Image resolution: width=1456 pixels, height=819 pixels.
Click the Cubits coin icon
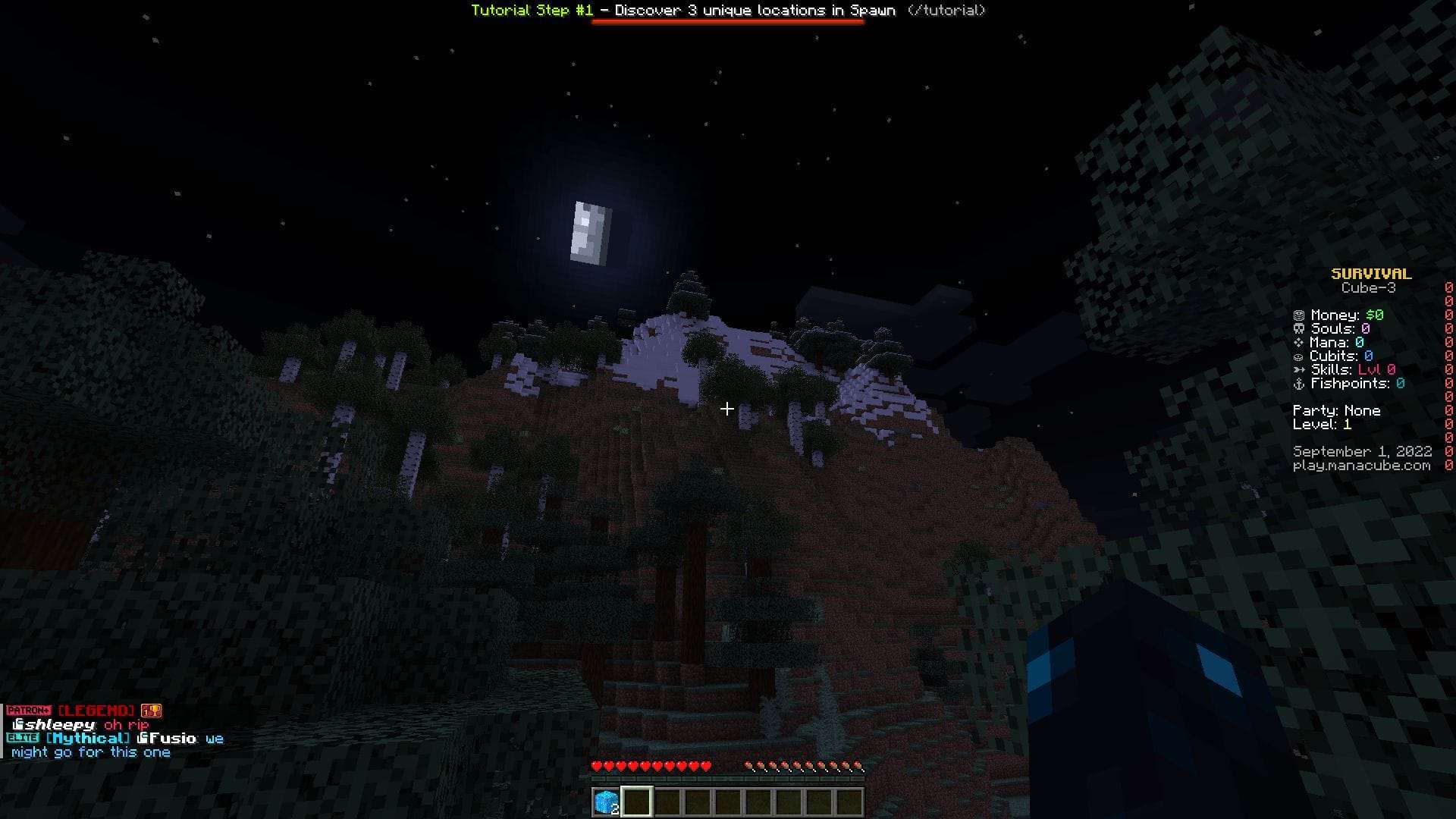1298,356
